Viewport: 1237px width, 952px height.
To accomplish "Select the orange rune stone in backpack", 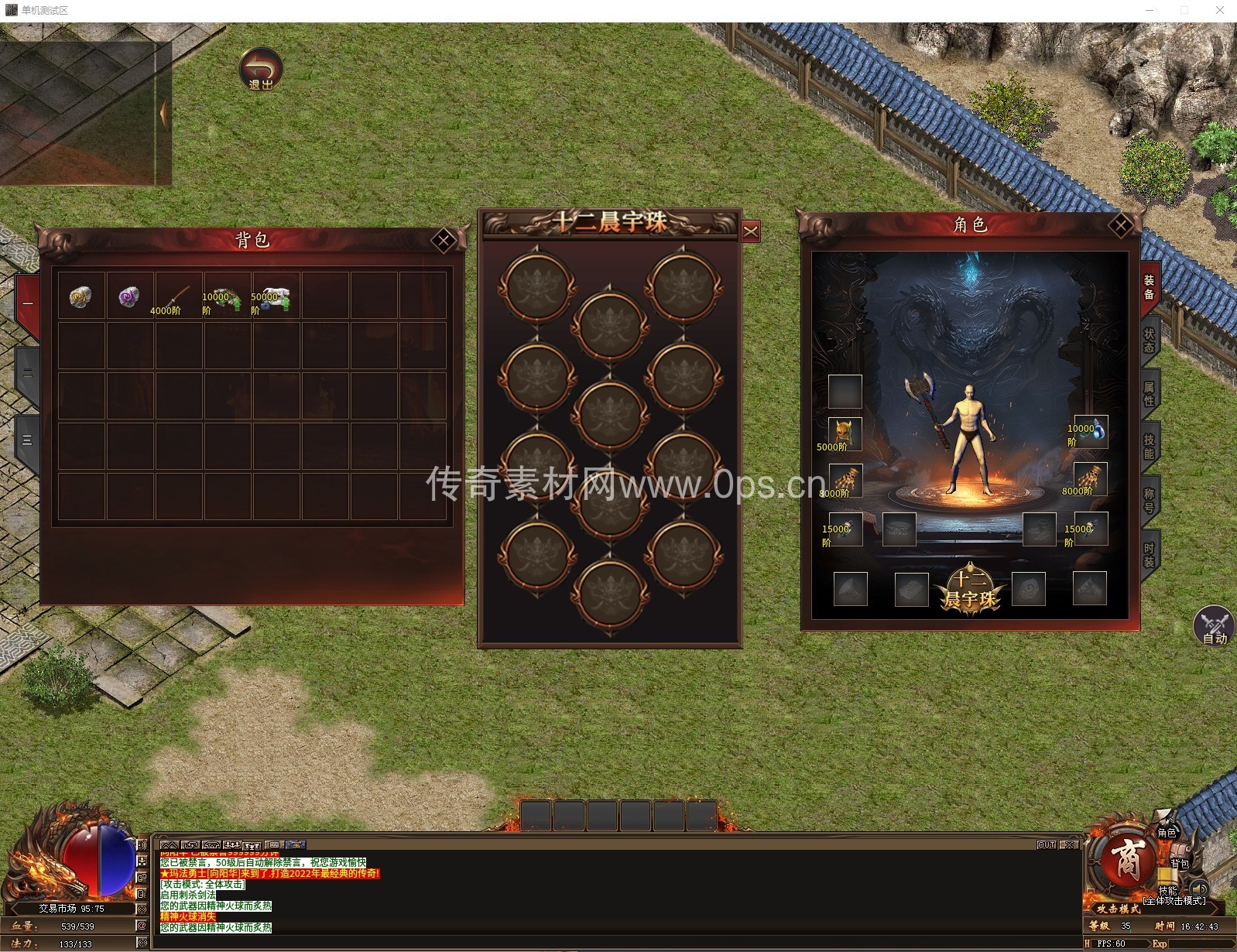I will pyautogui.click(x=81, y=296).
